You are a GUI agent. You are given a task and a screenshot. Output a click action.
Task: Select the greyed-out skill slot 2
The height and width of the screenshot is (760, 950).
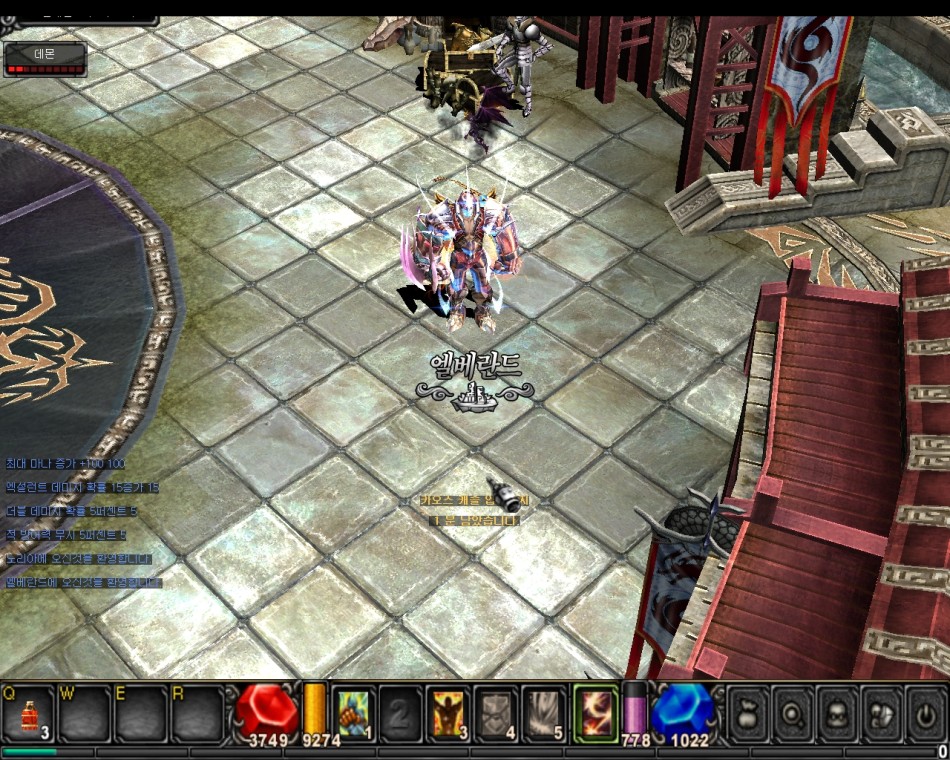pyautogui.click(x=401, y=713)
